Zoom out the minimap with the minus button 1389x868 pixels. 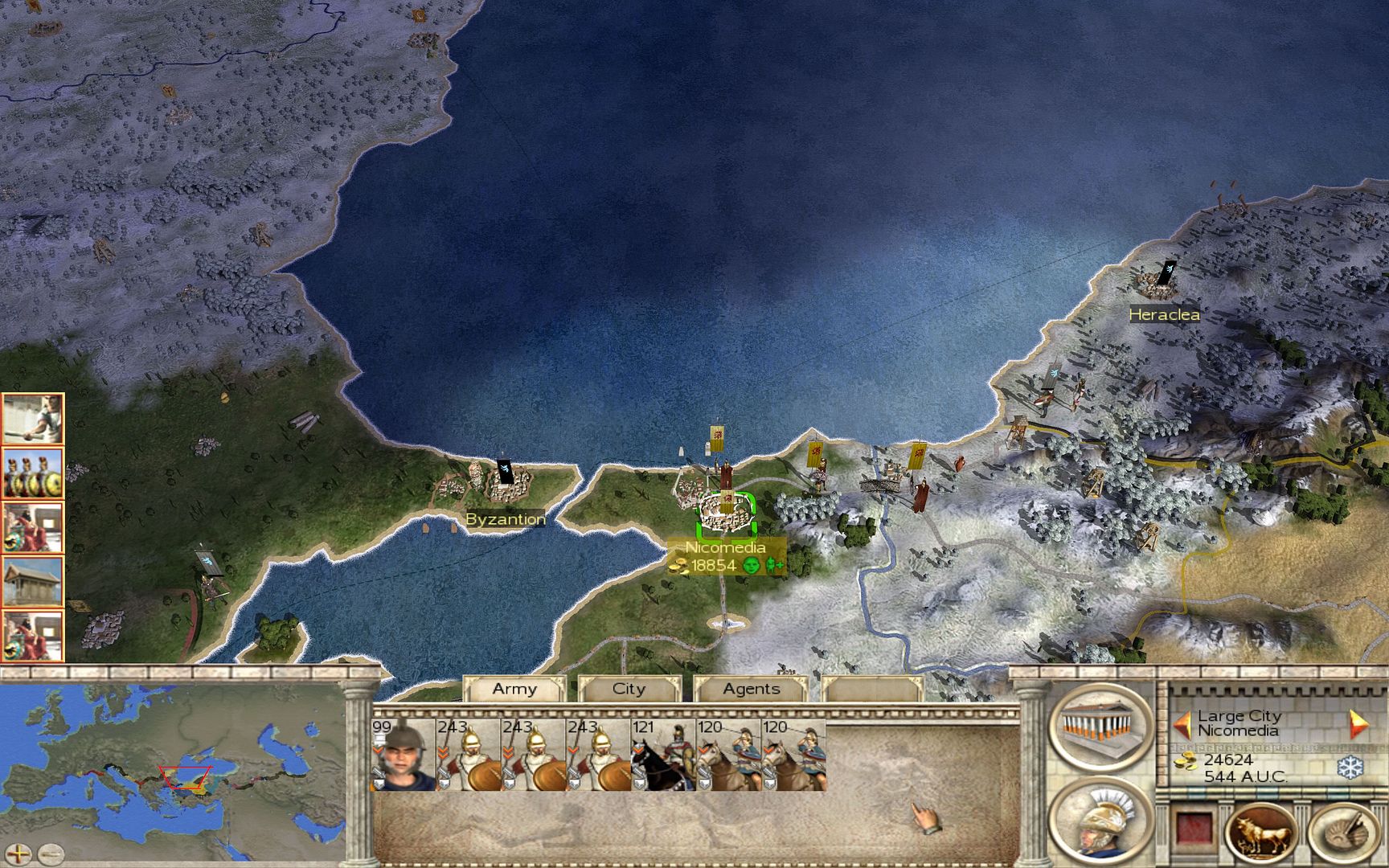(x=51, y=853)
